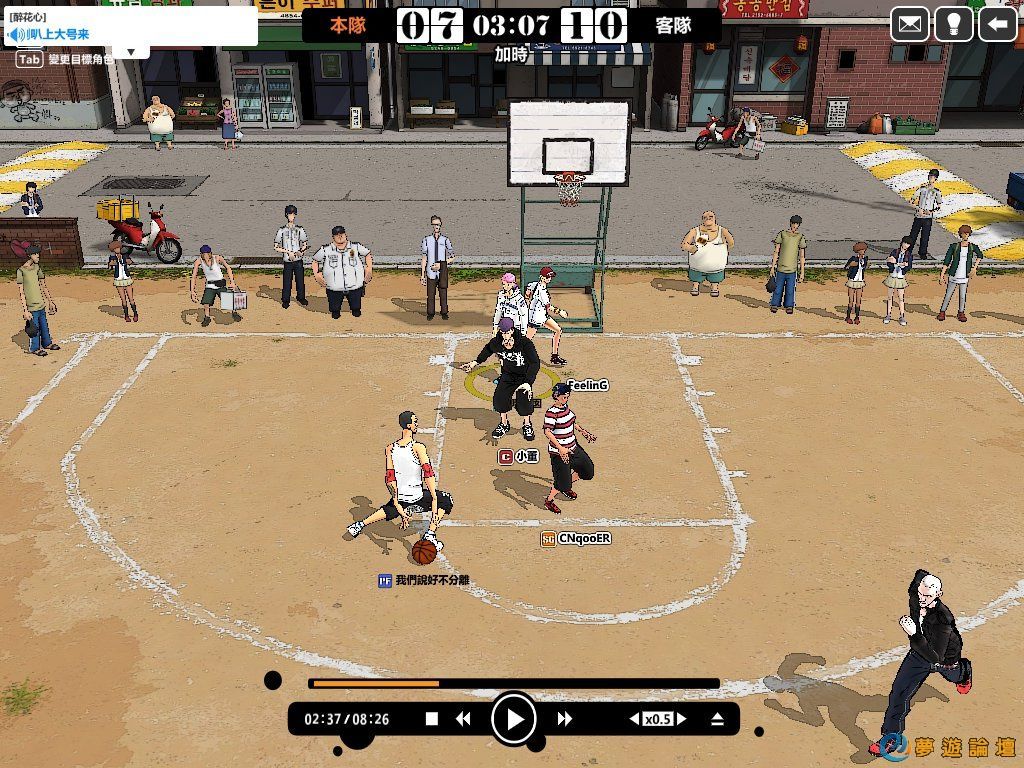The height and width of the screenshot is (768, 1024).
Task: Rewind the replay
Action: [x=463, y=718]
